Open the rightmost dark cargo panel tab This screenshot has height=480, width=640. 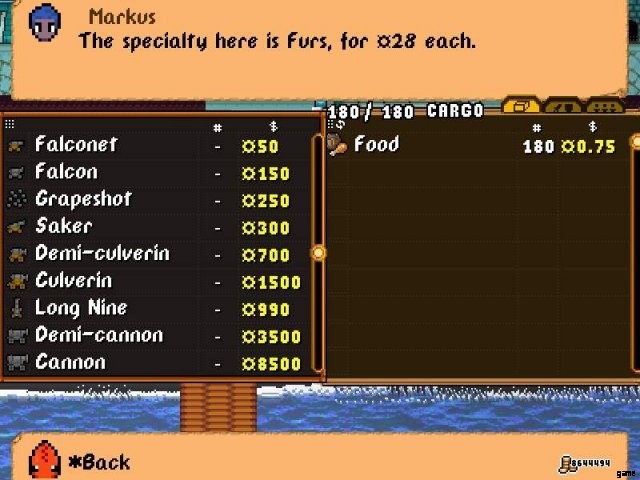[x=605, y=106]
